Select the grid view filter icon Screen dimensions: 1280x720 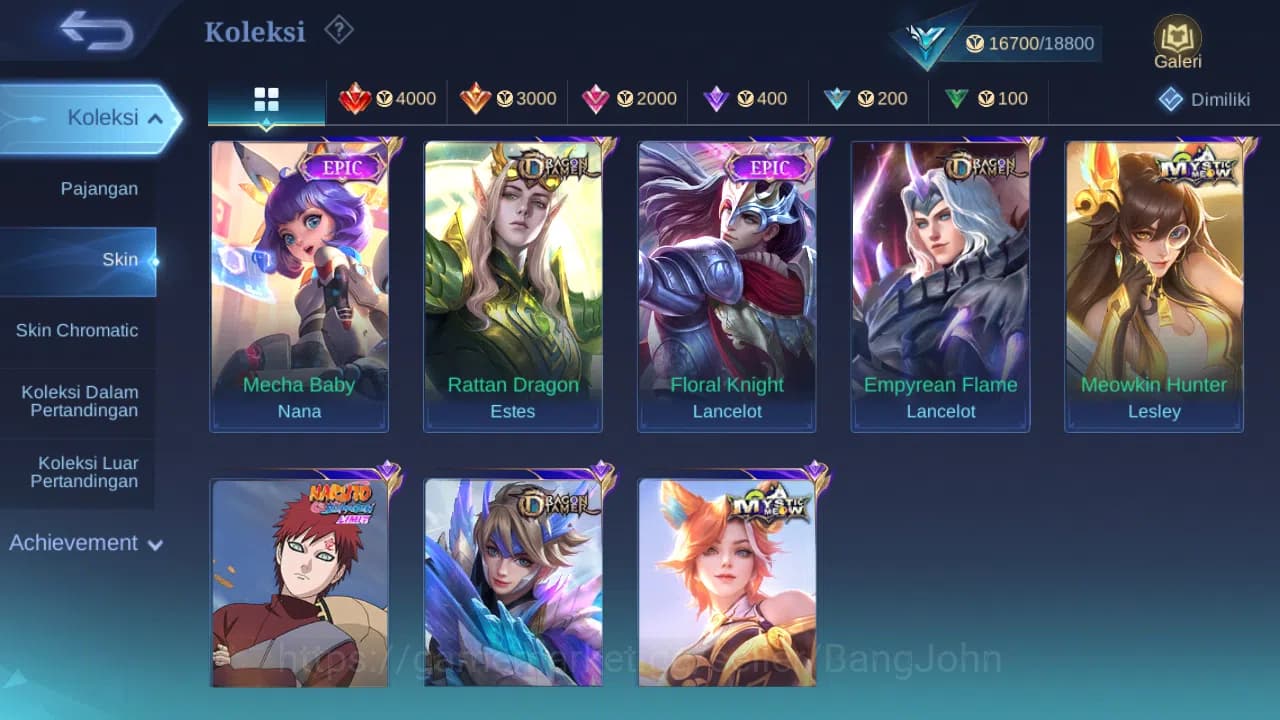(265, 99)
